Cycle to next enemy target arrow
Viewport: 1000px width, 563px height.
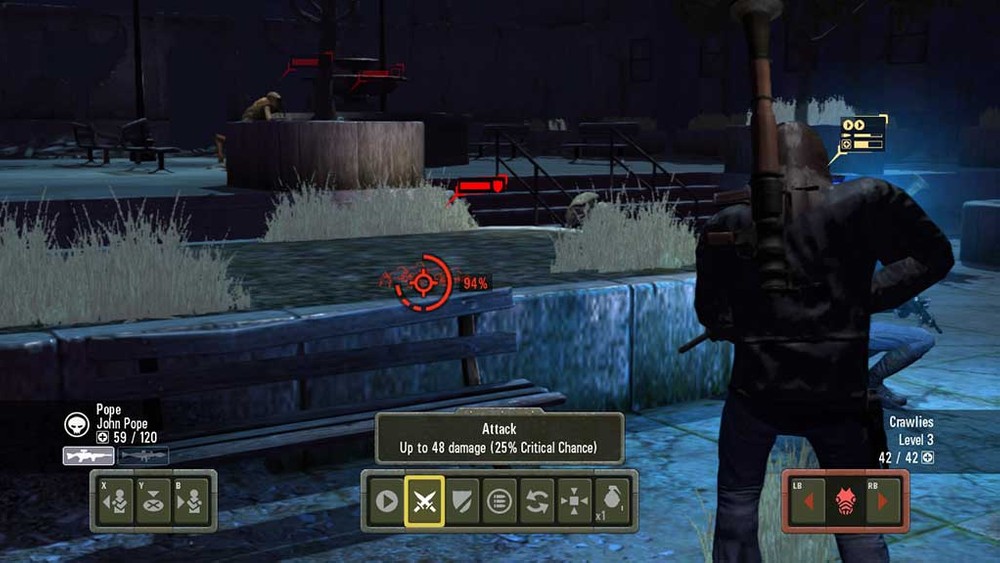coord(883,501)
